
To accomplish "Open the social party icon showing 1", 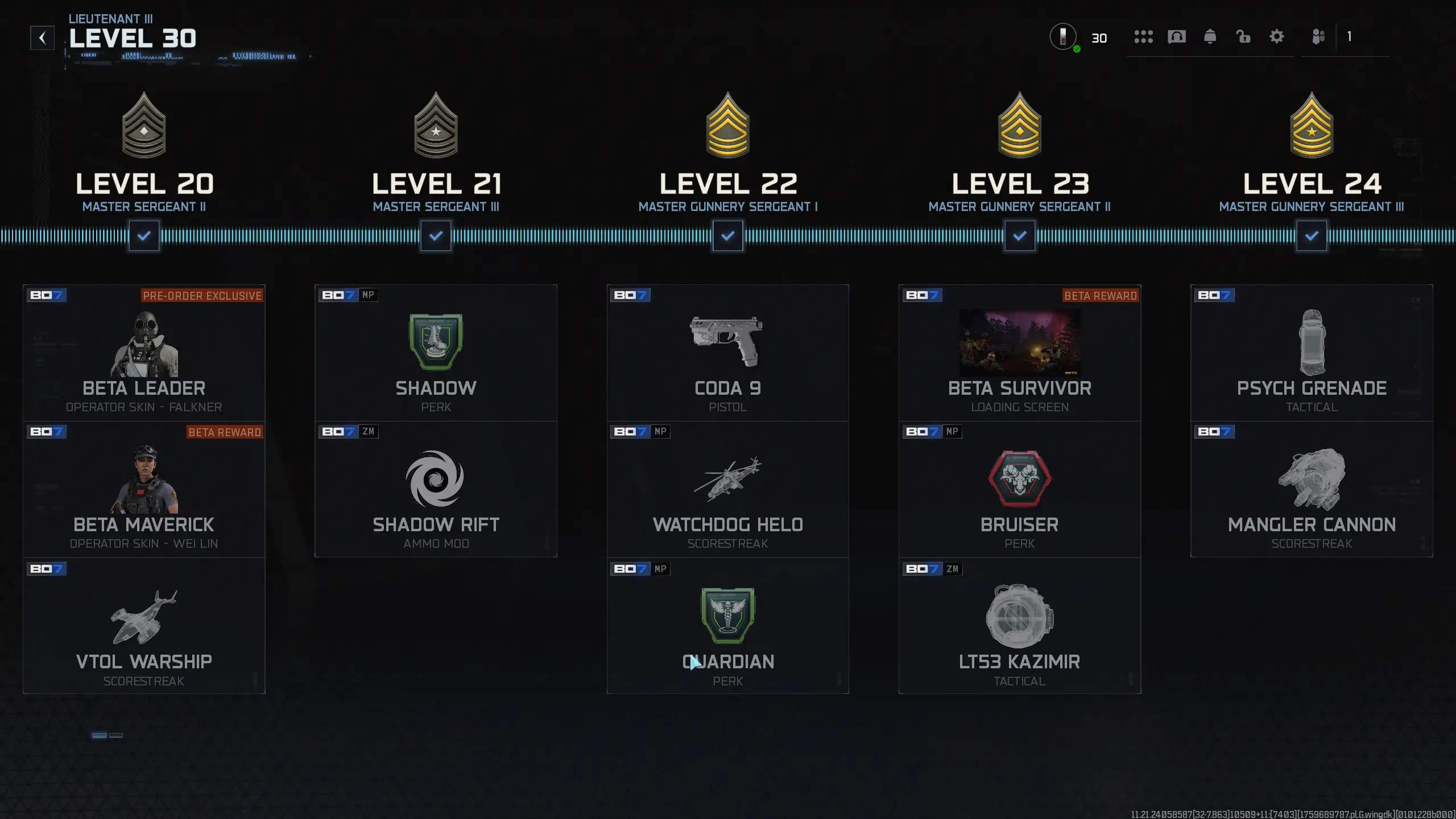I will (x=1319, y=37).
